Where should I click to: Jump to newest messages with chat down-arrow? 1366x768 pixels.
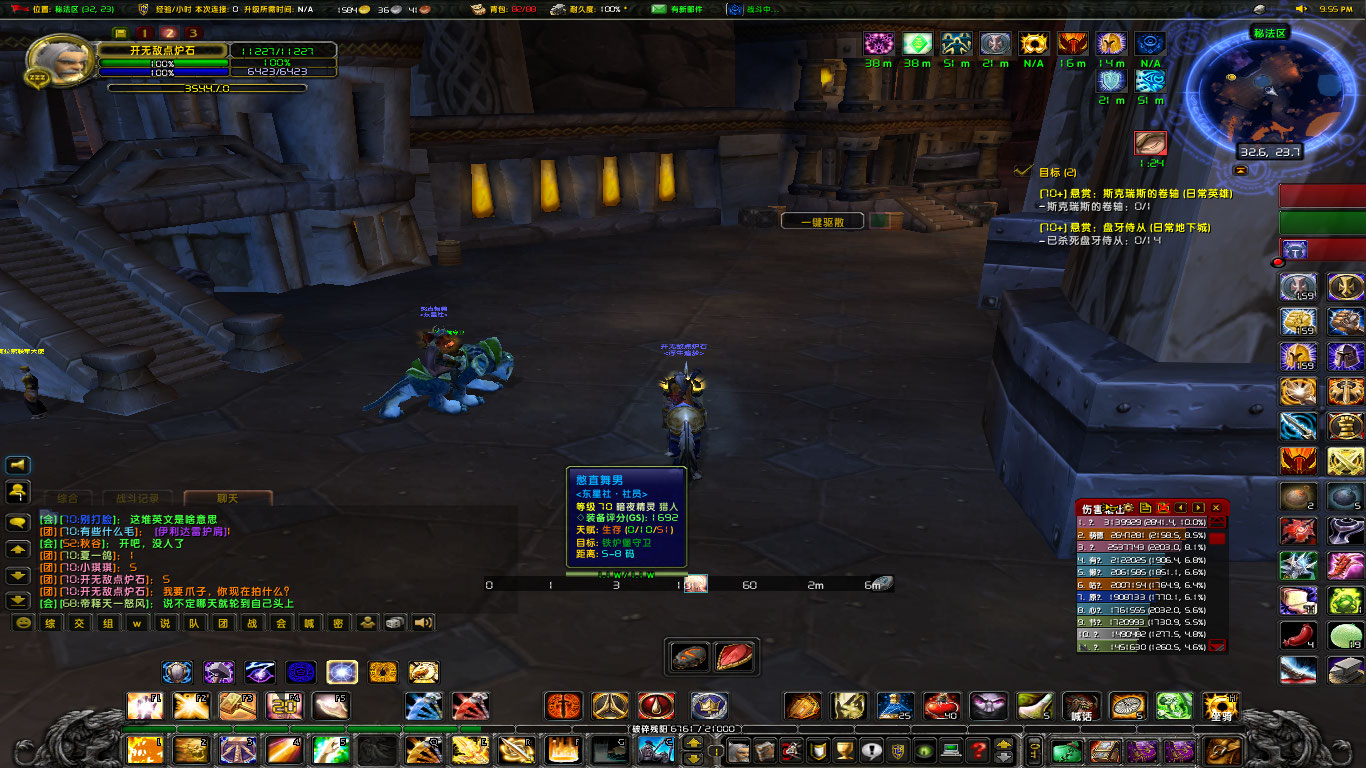[18, 601]
